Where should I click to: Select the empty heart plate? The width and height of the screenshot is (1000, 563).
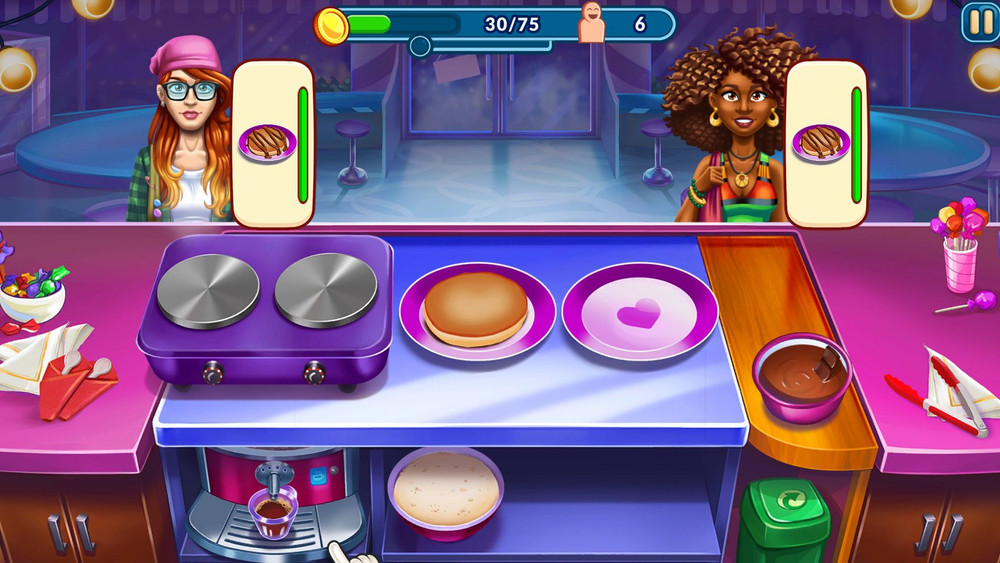(639, 312)
